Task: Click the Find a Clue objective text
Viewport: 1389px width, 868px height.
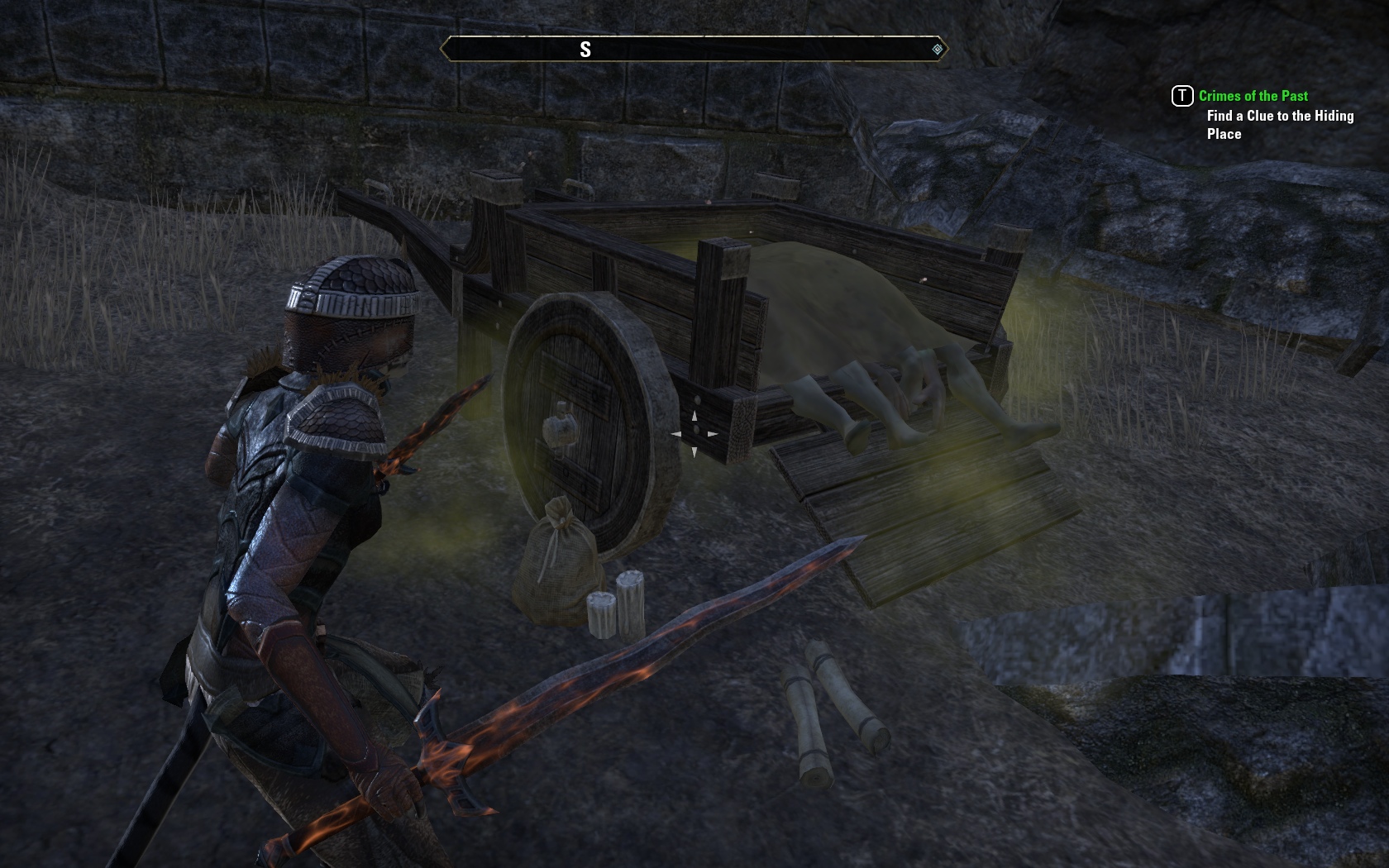Action: point(1279,125)
